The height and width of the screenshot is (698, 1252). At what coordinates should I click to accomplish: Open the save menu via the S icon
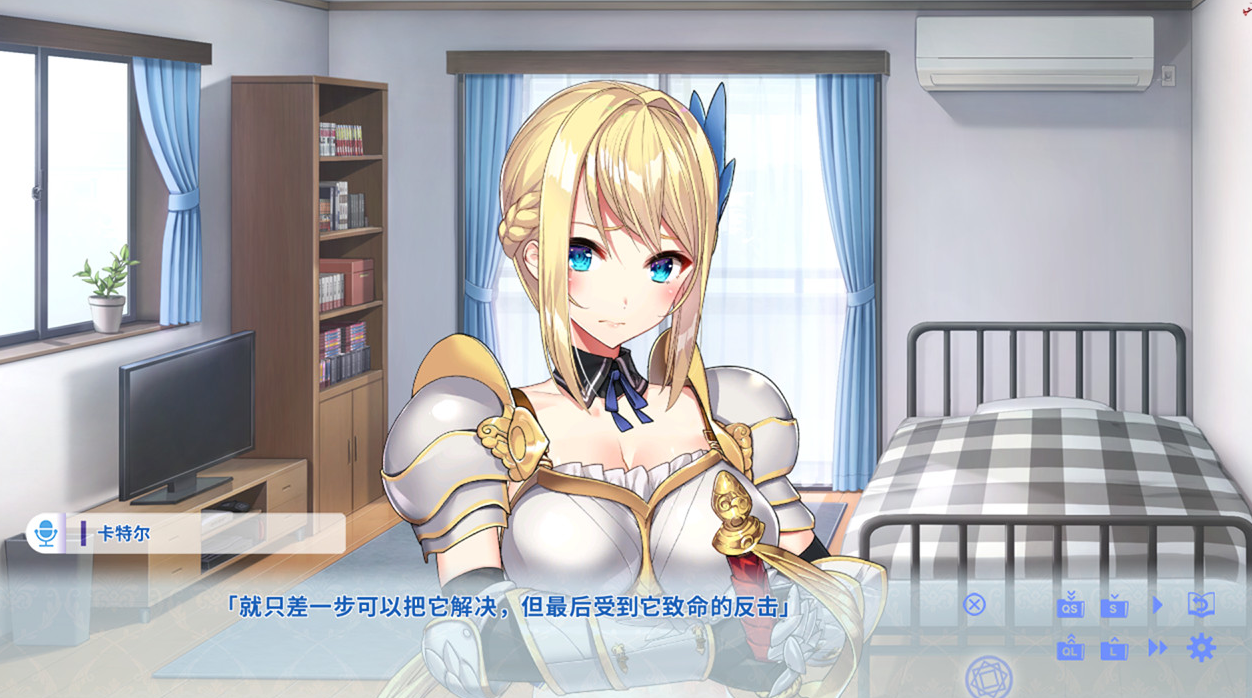pos(1114,605)
